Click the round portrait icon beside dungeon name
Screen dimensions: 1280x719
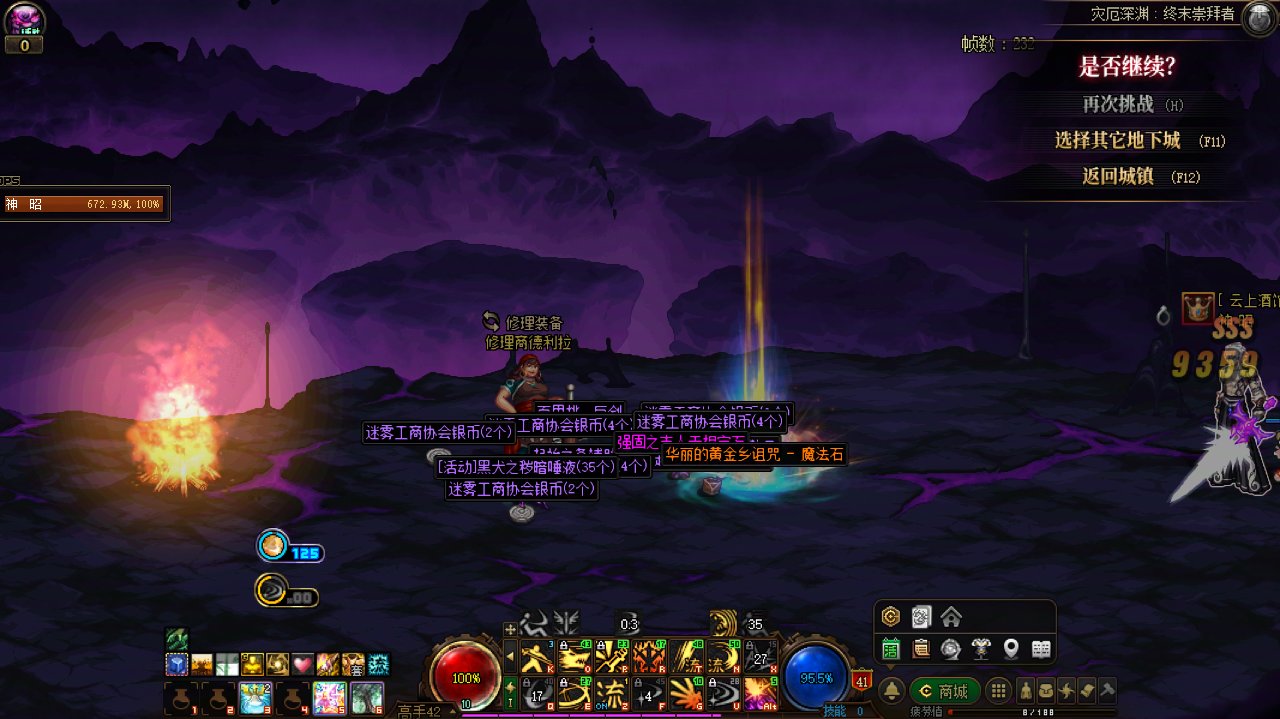coord(1257,18)
